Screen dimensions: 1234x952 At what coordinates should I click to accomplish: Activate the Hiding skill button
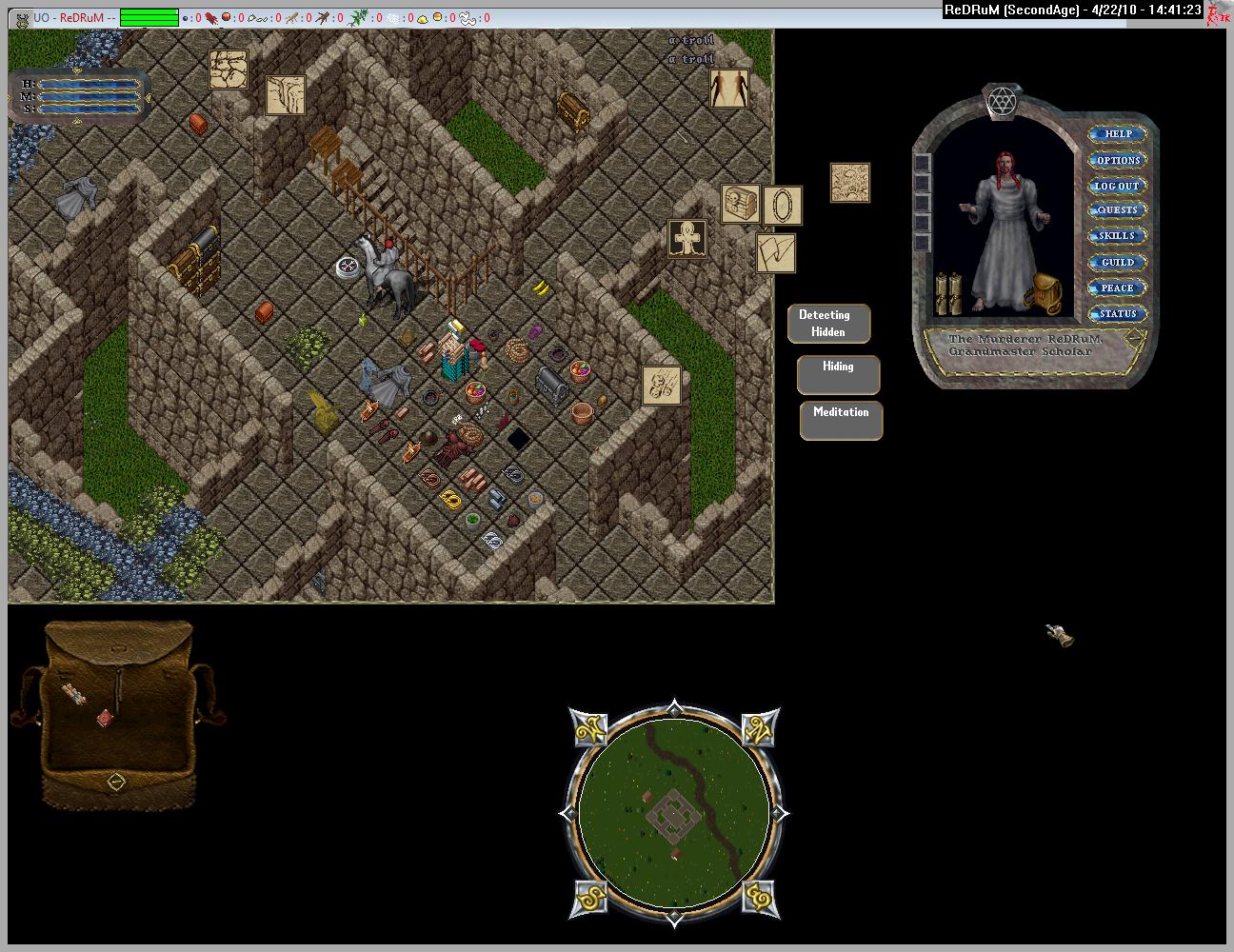point(838,374)
